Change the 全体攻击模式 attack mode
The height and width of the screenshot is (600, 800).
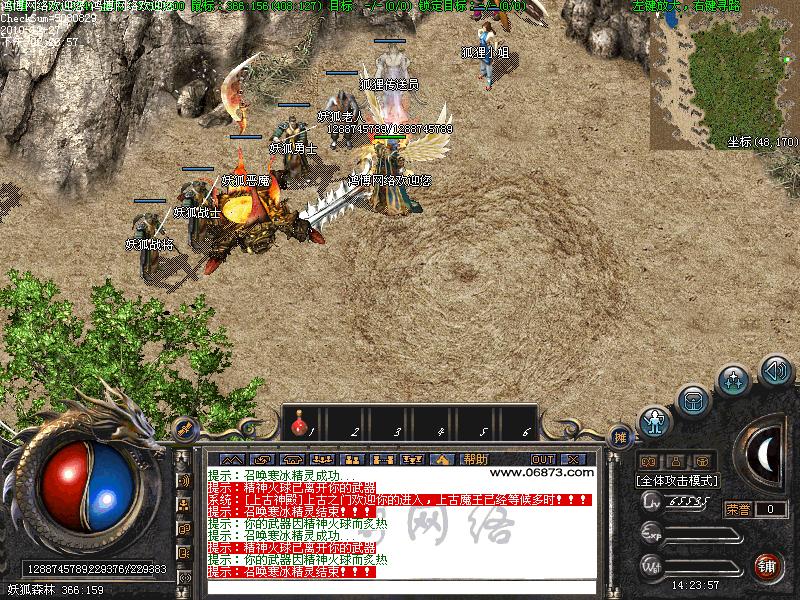(677, 480)
